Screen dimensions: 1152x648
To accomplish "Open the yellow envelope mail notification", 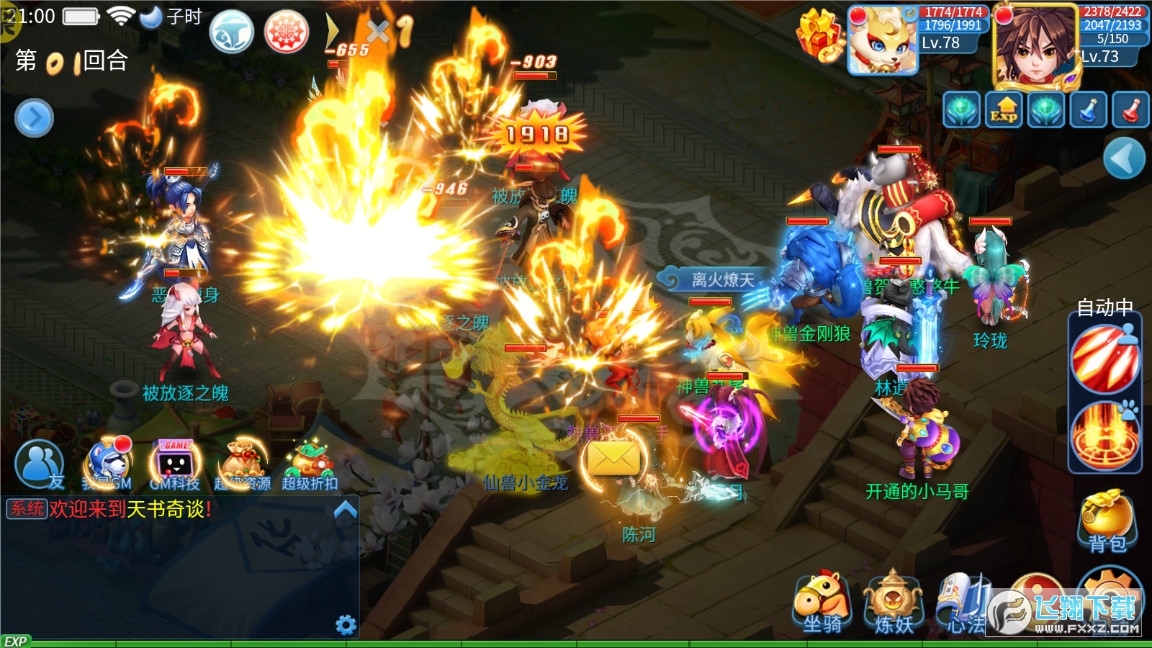I will pyautogui.click(x=612, y=459).
